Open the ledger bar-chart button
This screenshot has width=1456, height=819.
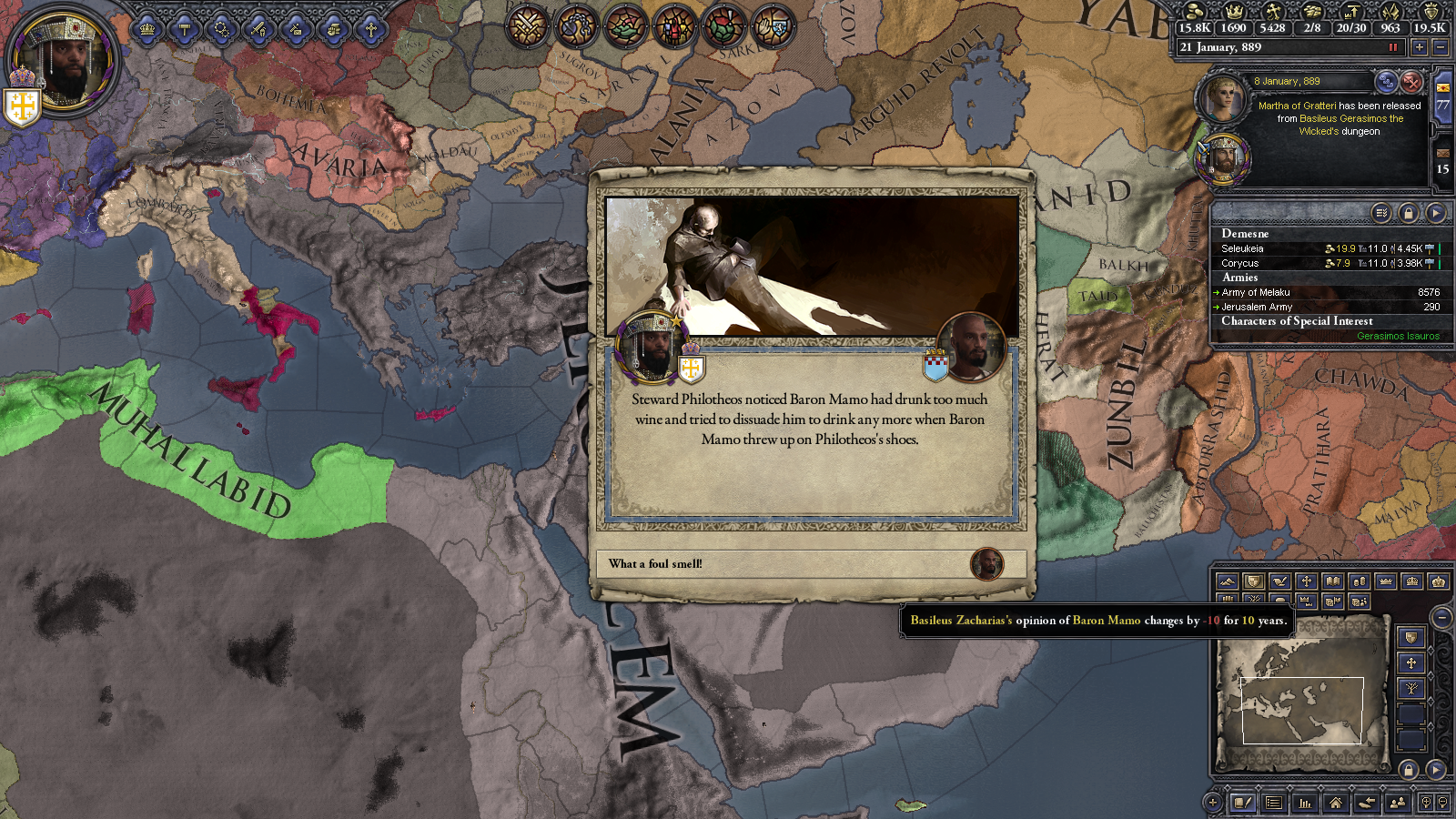[x=1304, y=803]
